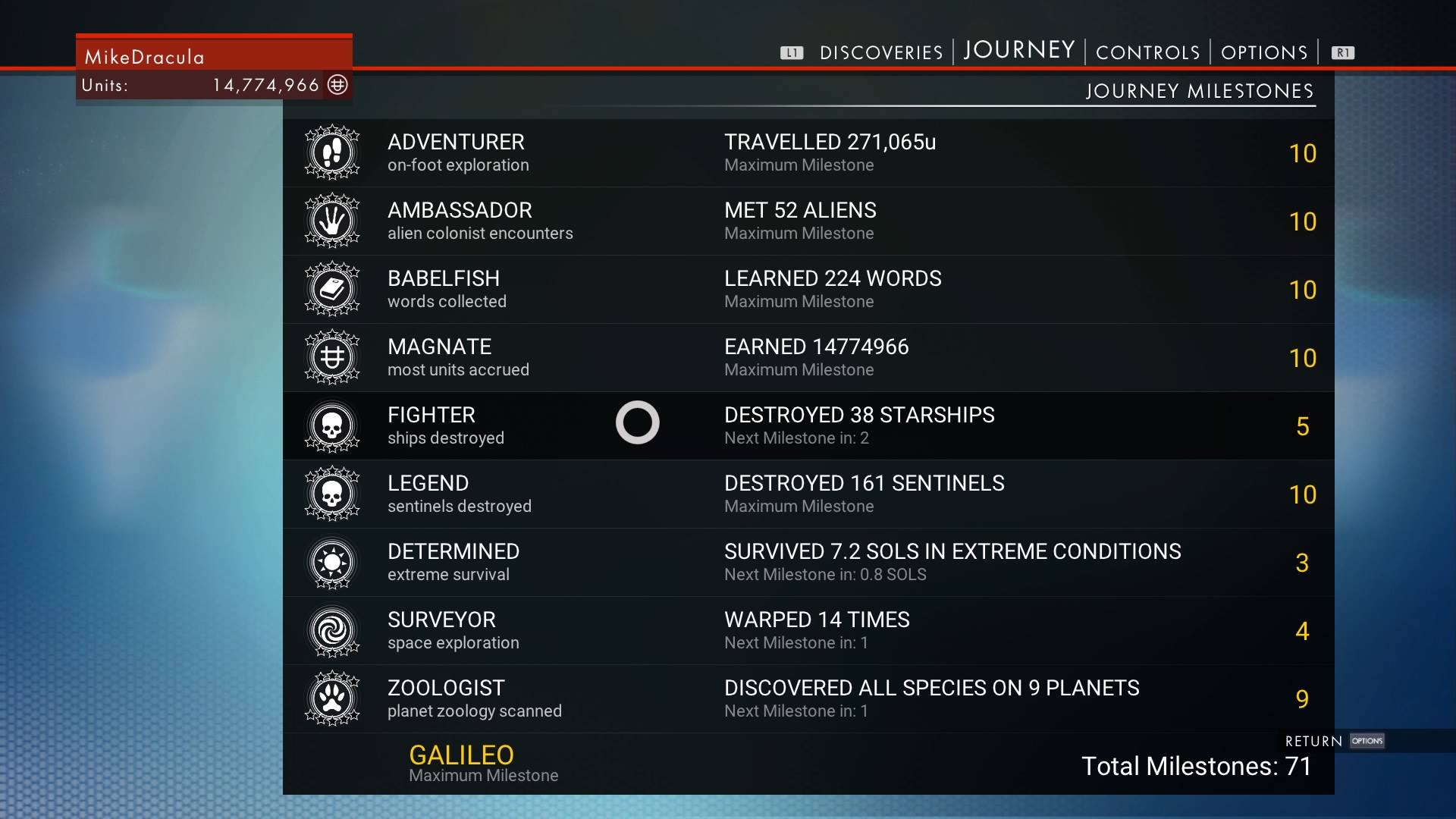Select the Total Milestones 71 counter
Image resolution: width=1456 pixels, height=819 pixels.
click(x=1197, y=767)
